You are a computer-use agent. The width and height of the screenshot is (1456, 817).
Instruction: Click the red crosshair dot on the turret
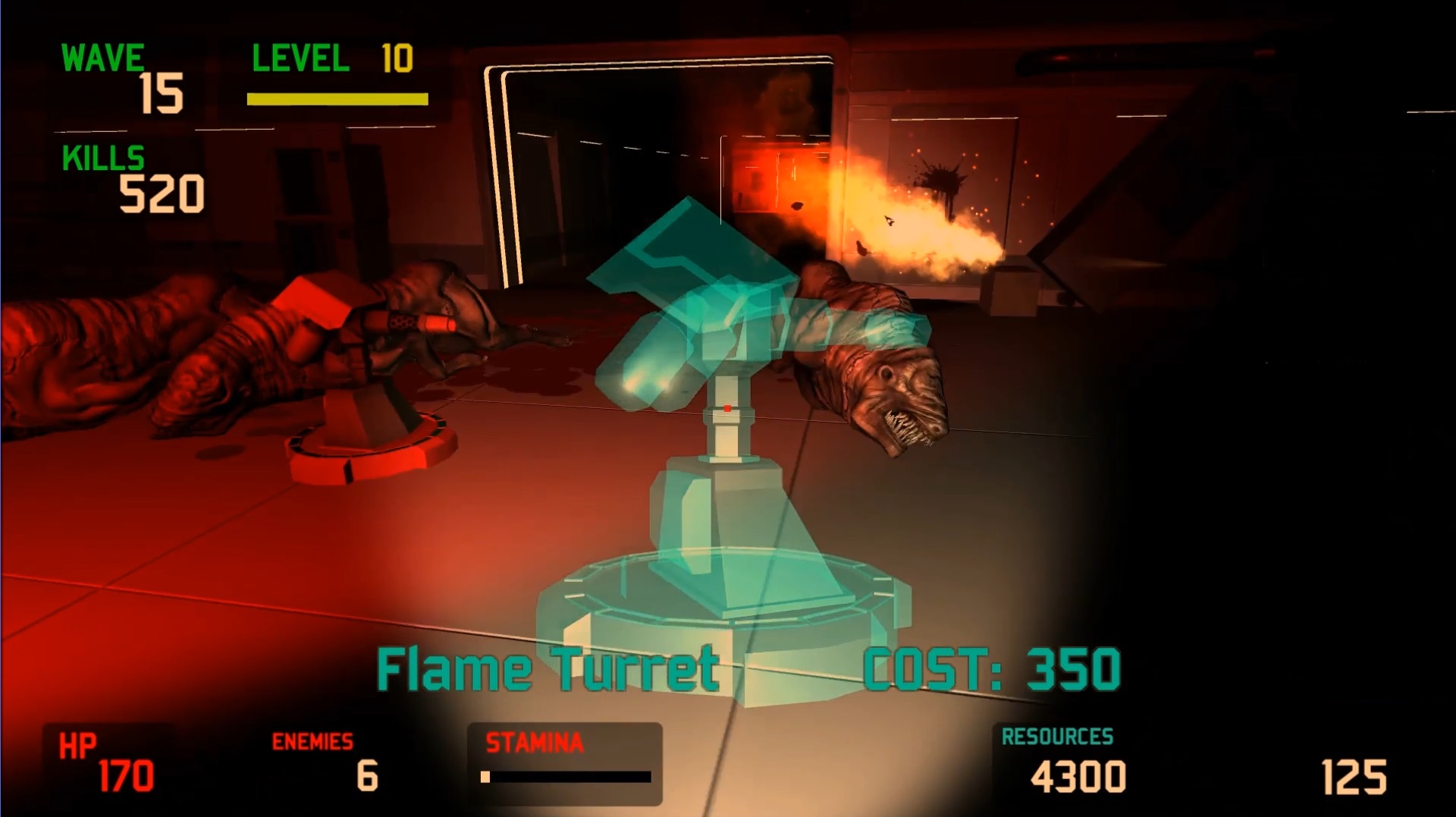coord(726,407)
